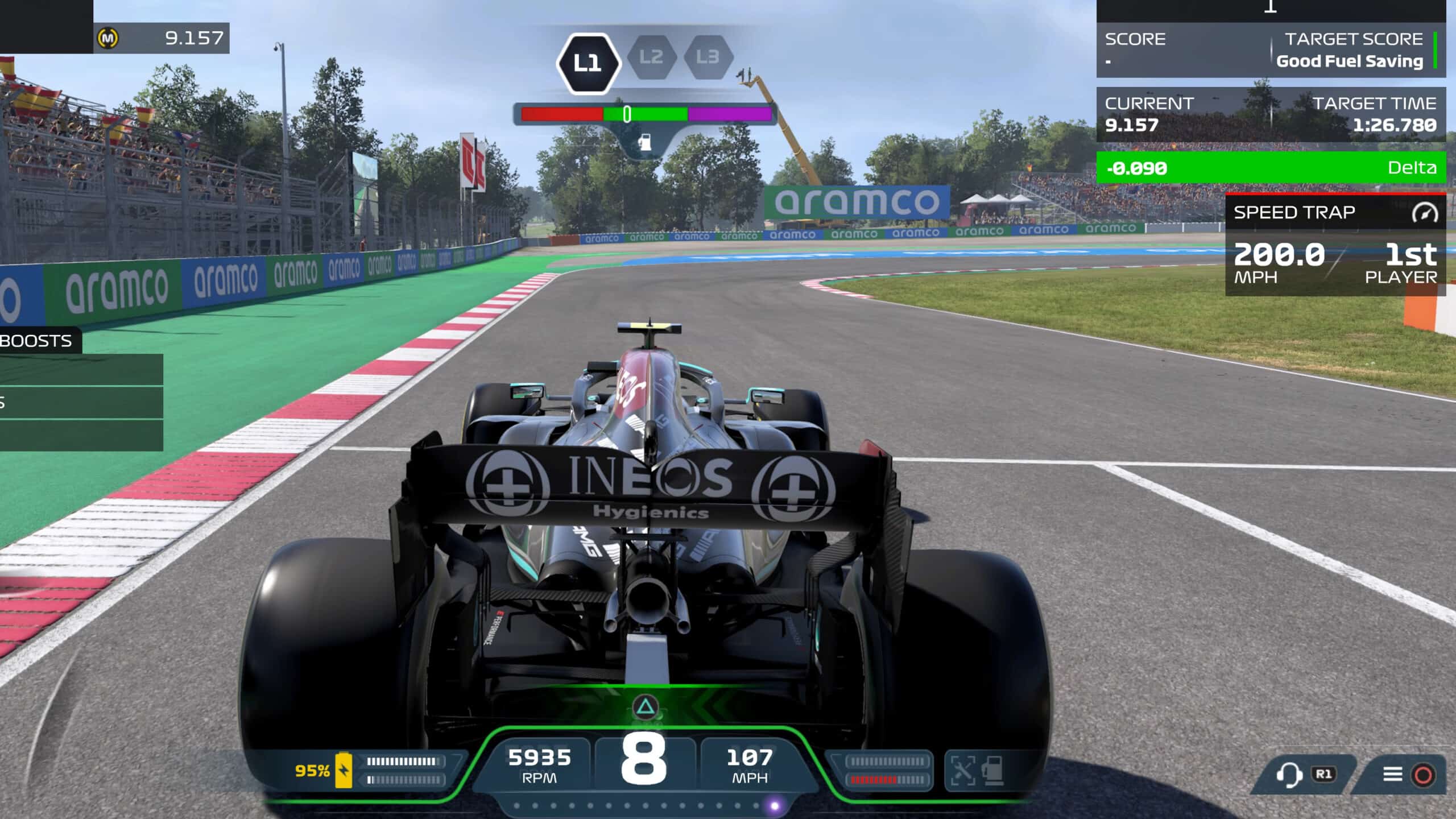Activate the L1 lap hexagon marker
This screenshot has height=819, width=1456.
pyautogui.click(x=589, y=63)
